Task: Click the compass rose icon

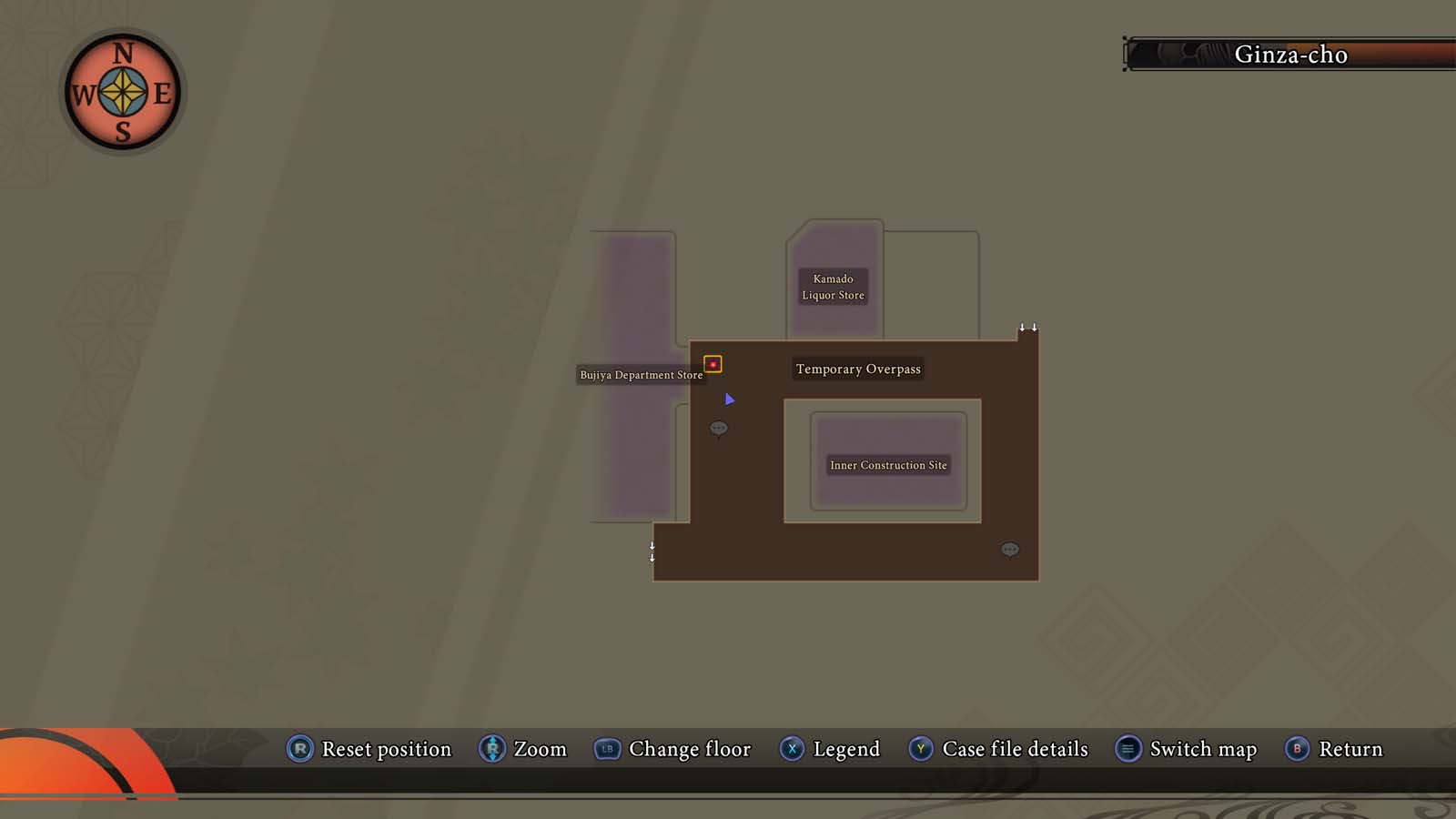Action: coord(121,90)
